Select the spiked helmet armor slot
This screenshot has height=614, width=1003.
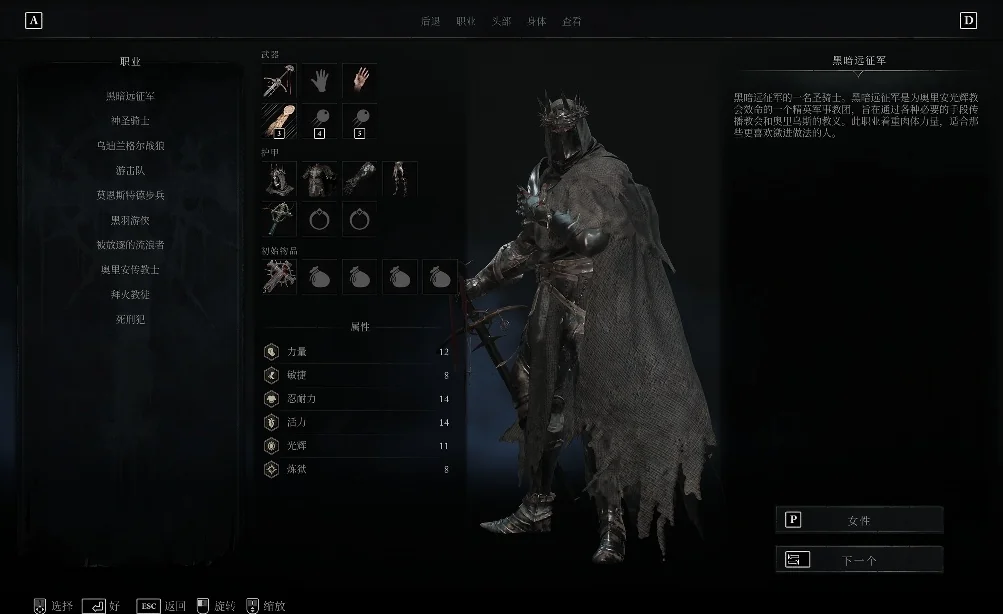[279, 179]
